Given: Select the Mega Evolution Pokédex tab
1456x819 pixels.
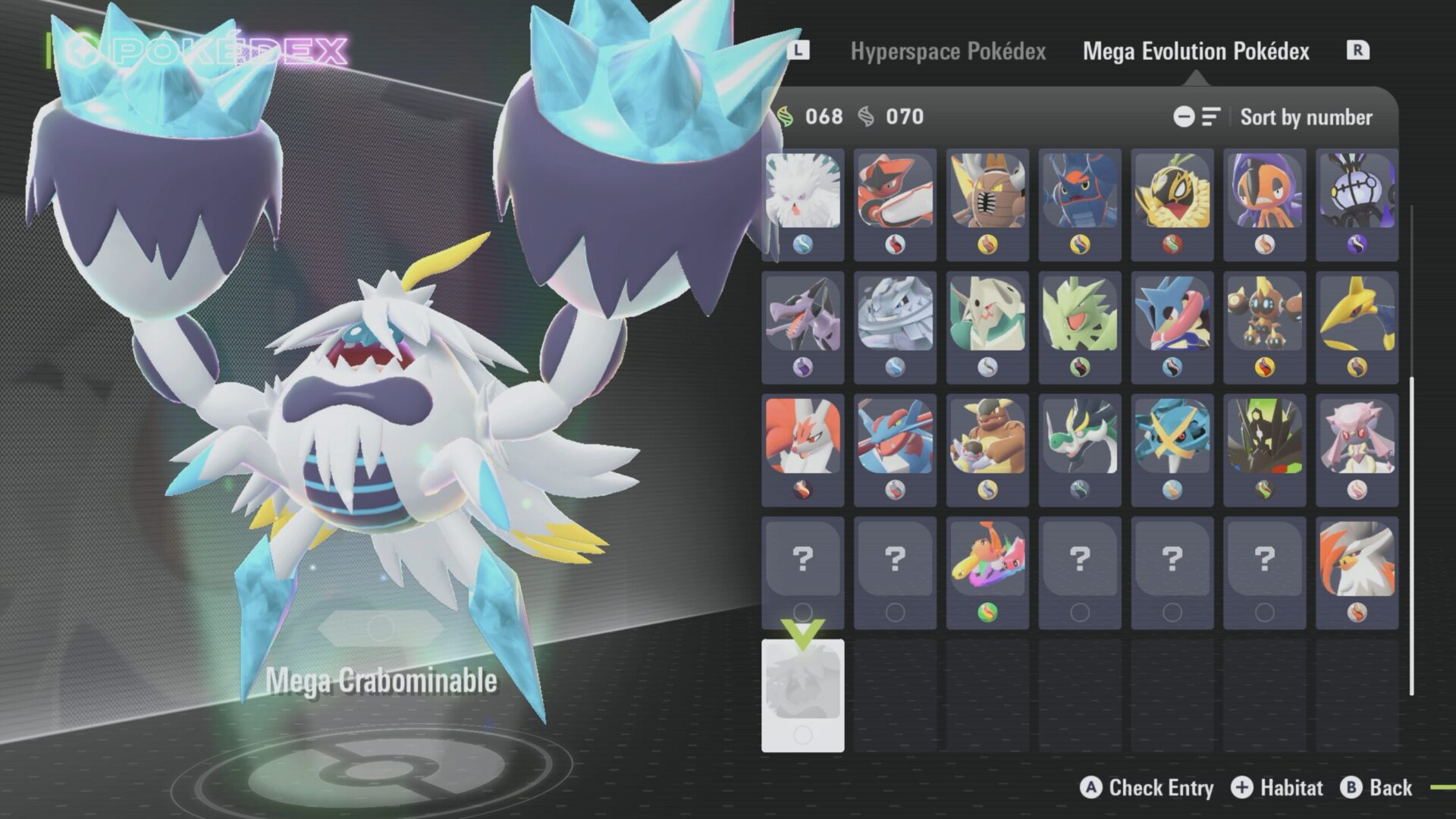Looking at the screenshot, I should click(x=1196, y=52).
